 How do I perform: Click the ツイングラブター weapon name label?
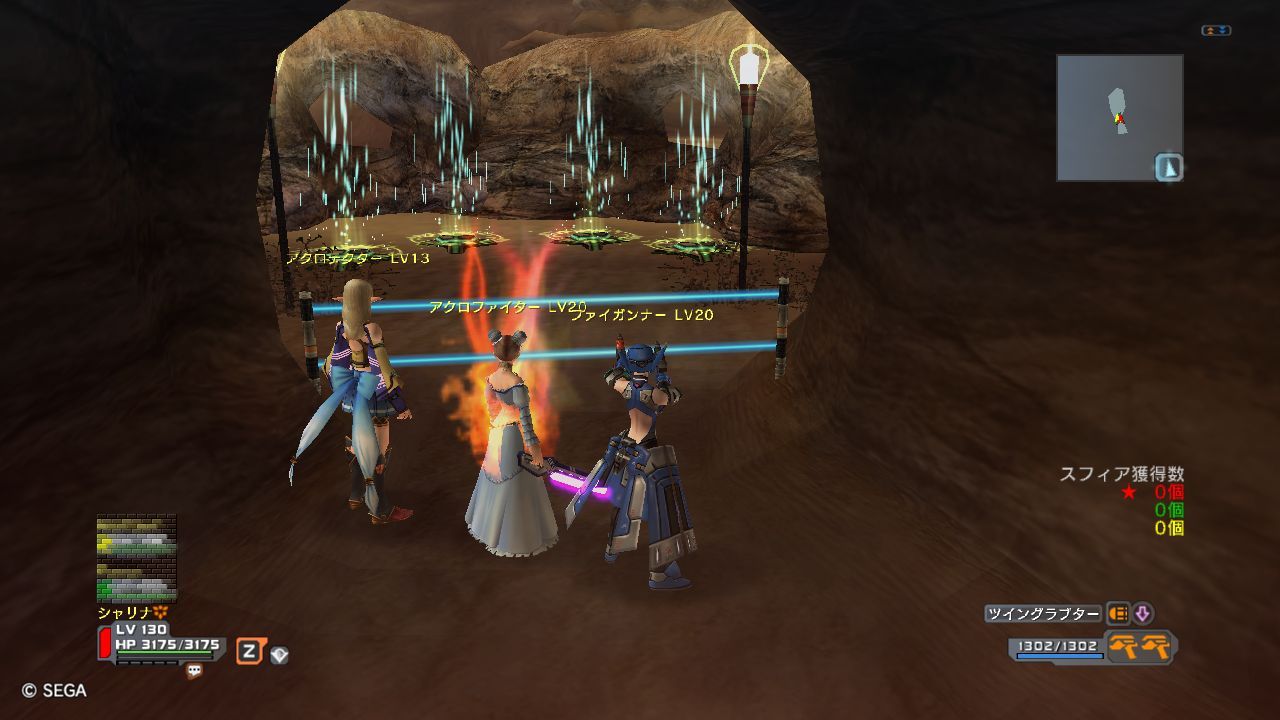tap(1043, 614)
